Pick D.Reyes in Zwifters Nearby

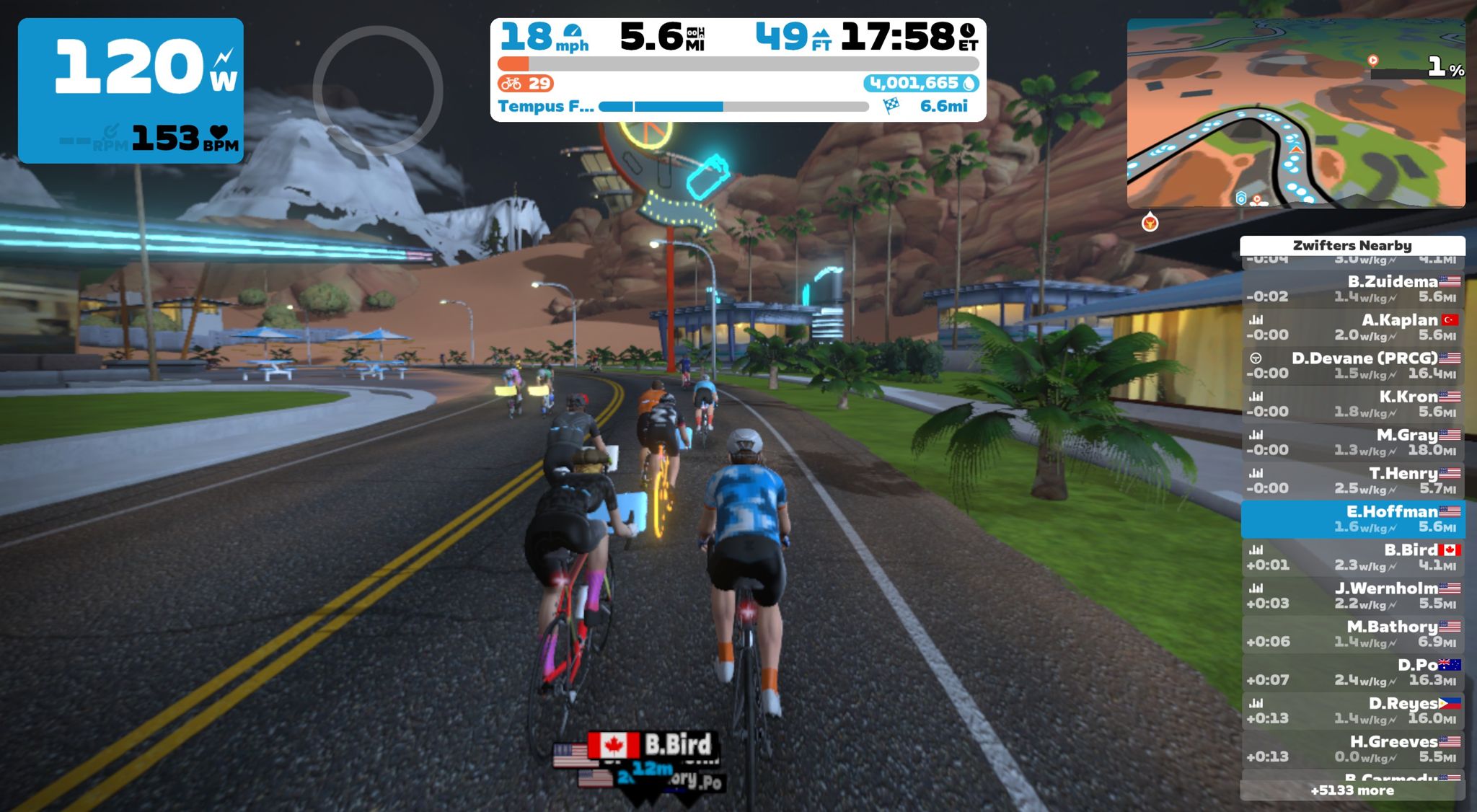[1352, 710]
